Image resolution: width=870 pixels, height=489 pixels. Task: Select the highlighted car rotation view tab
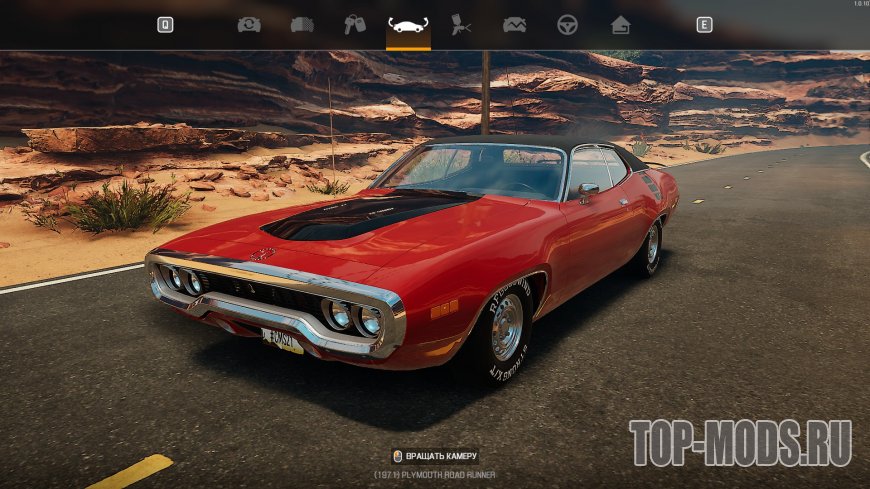[408, 25]
